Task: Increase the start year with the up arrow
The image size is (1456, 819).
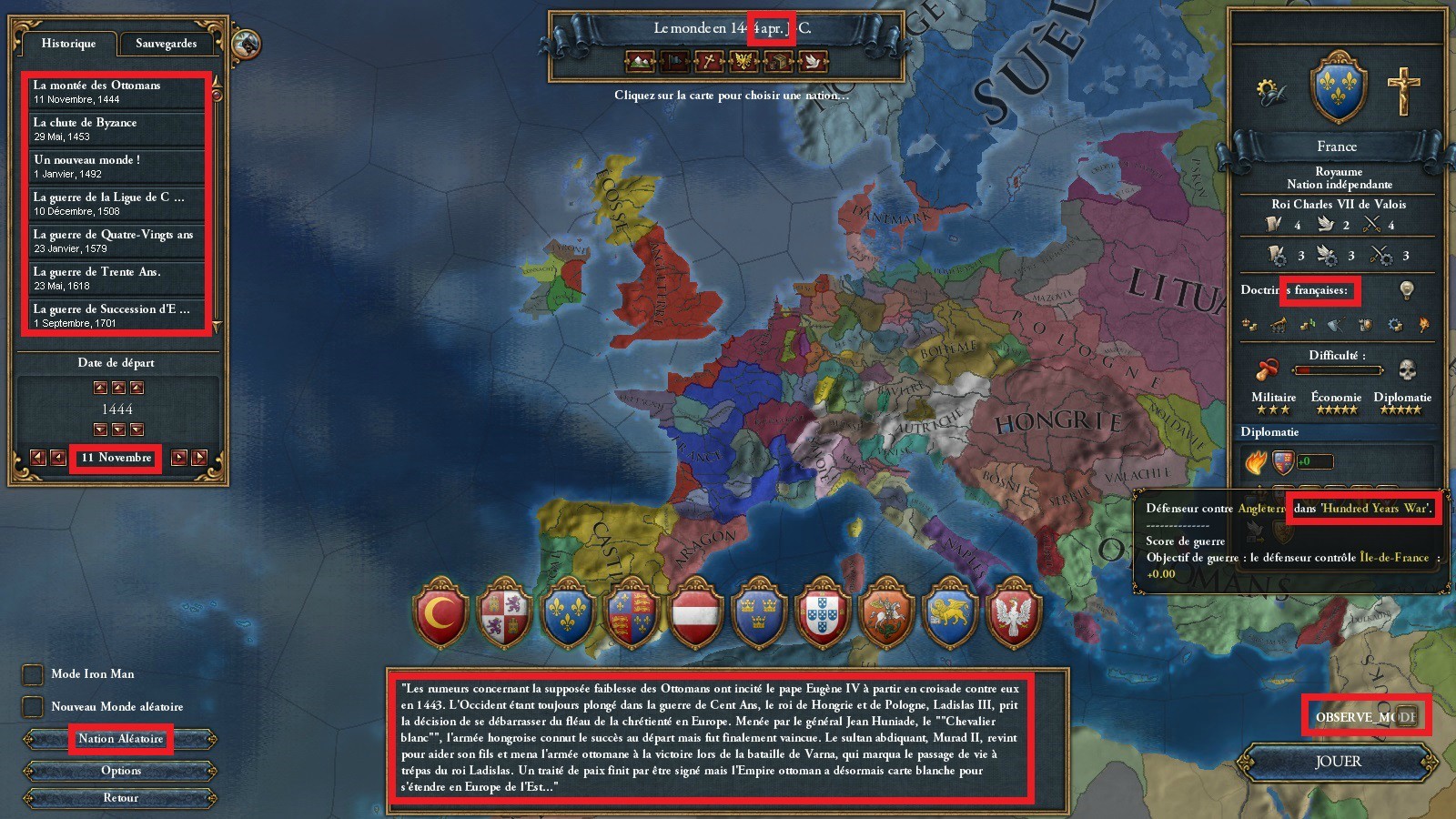Action: pyautogui.click(x=118, y=389)
